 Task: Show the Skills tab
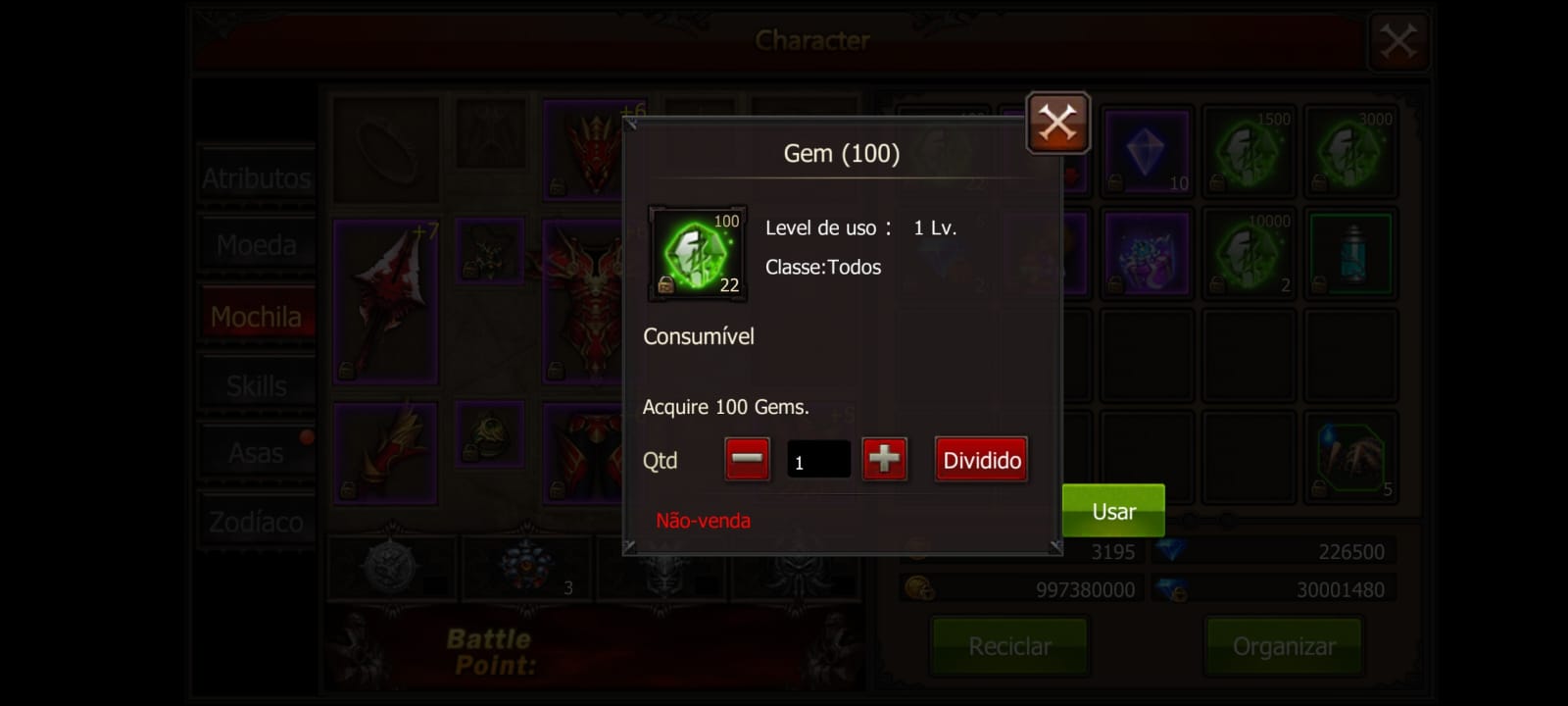(x=256, y=386)
